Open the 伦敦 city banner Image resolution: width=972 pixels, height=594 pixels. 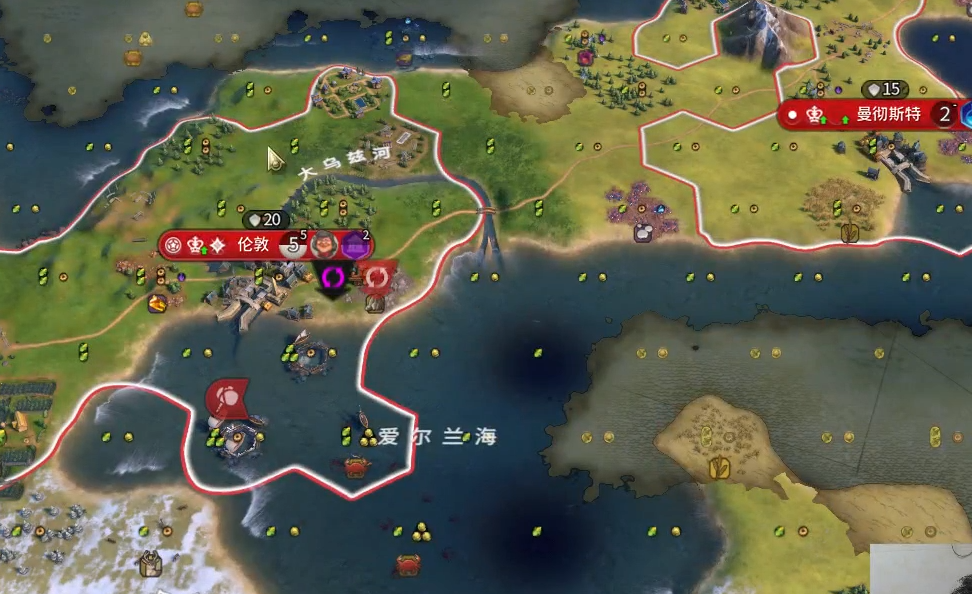click(x=250, y=244)
